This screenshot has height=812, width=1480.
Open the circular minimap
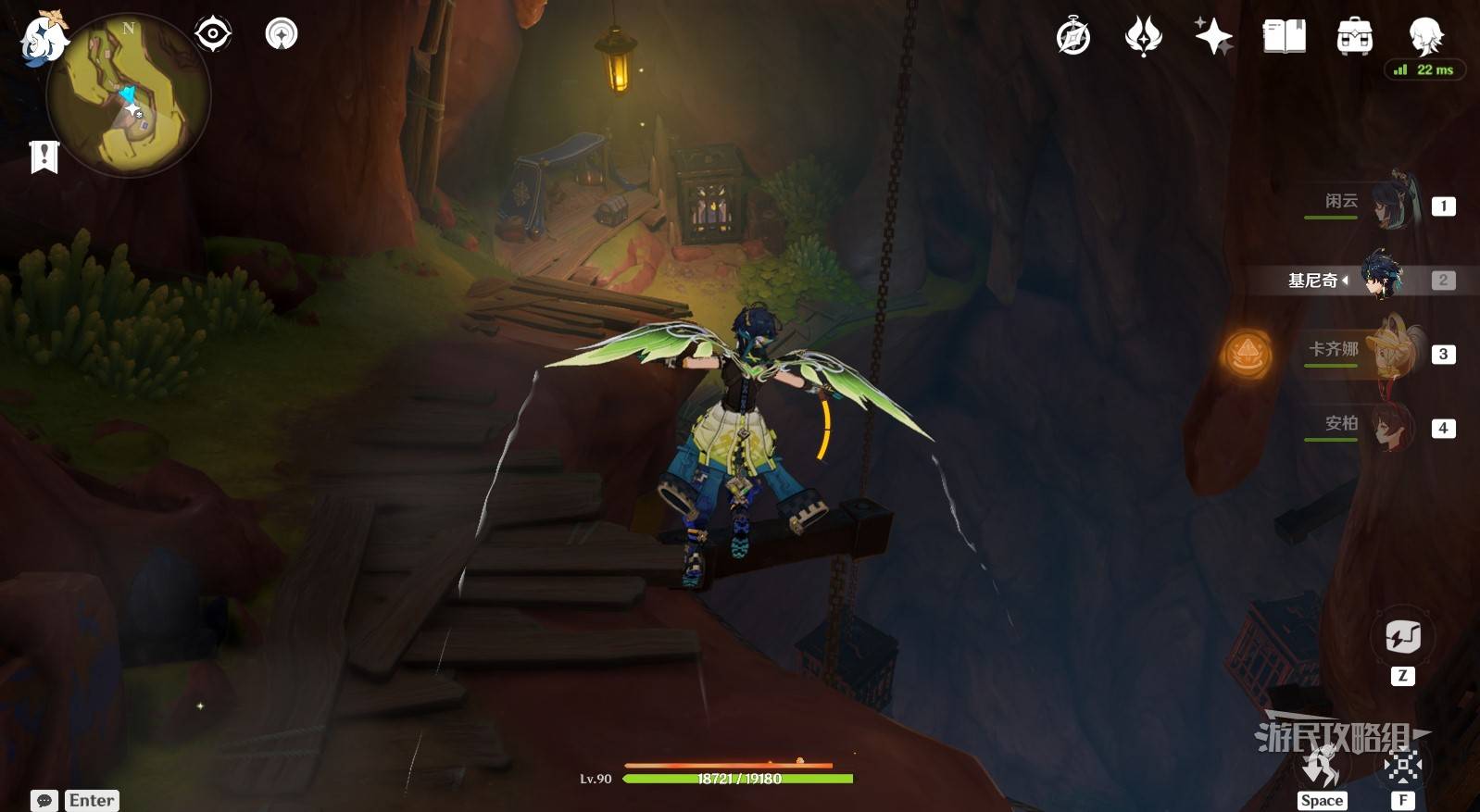[x=129, y=95]
